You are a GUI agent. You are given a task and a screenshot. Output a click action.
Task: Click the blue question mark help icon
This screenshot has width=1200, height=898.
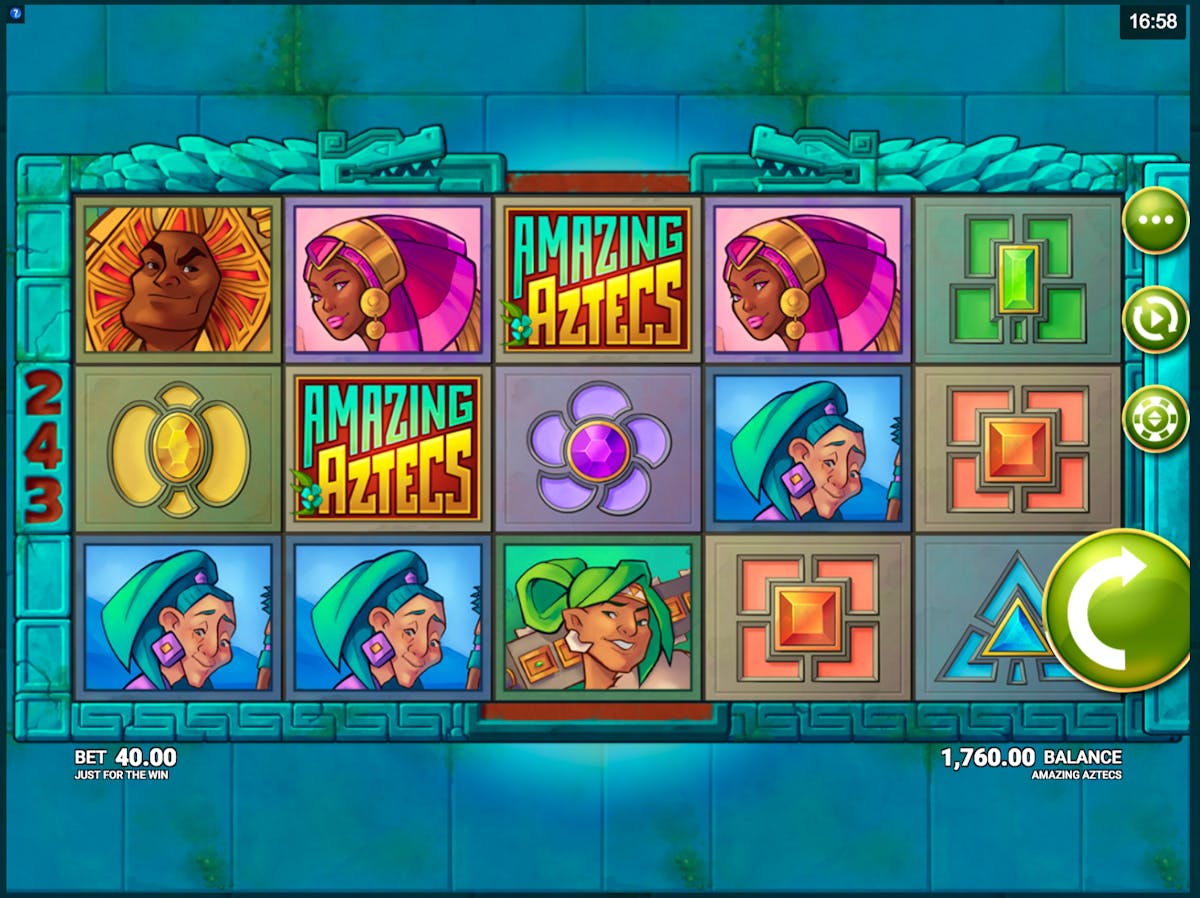[x=15, y=15]
